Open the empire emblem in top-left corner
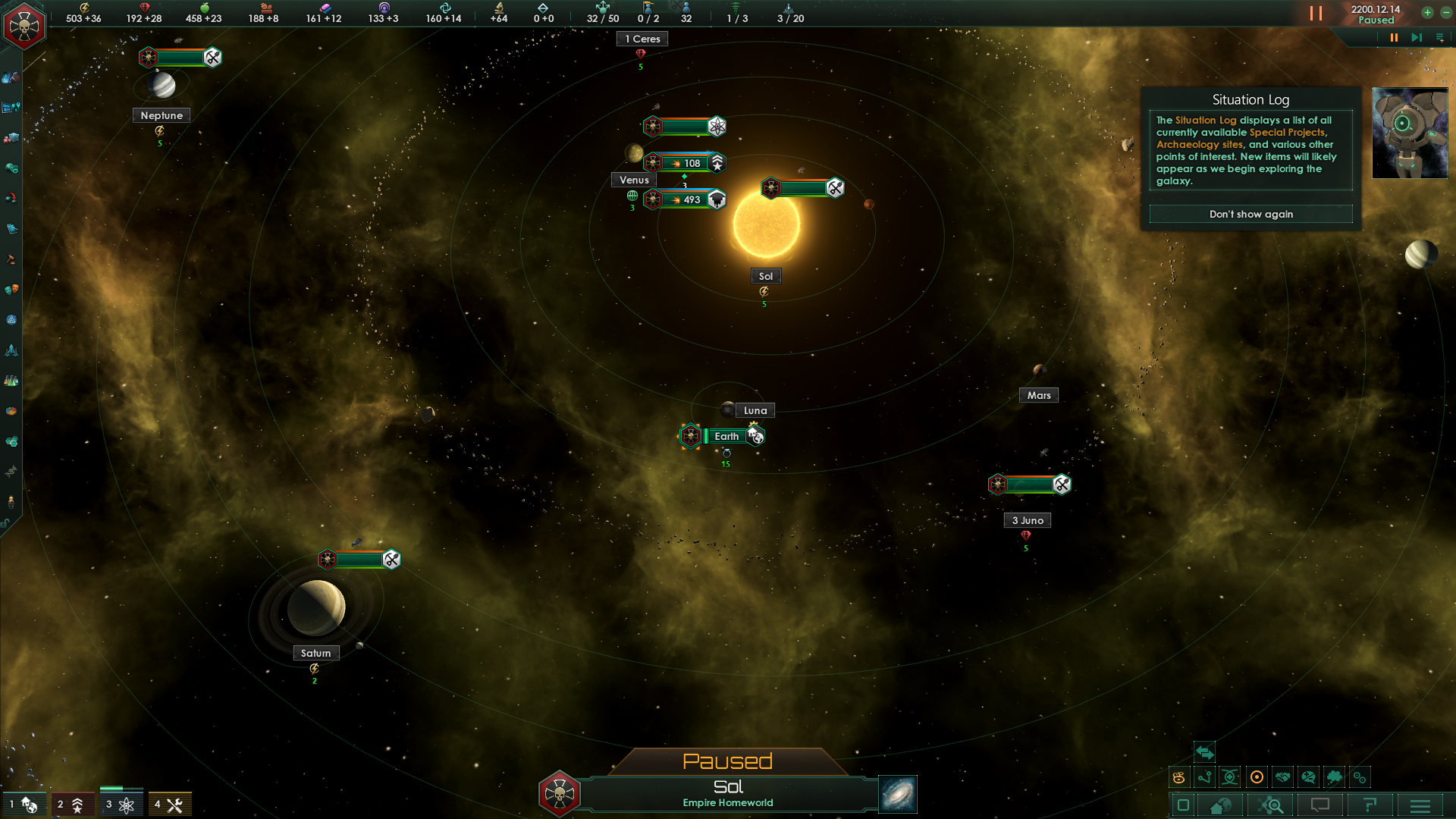This screenshot has height=819, width=1456. (24, 27)
